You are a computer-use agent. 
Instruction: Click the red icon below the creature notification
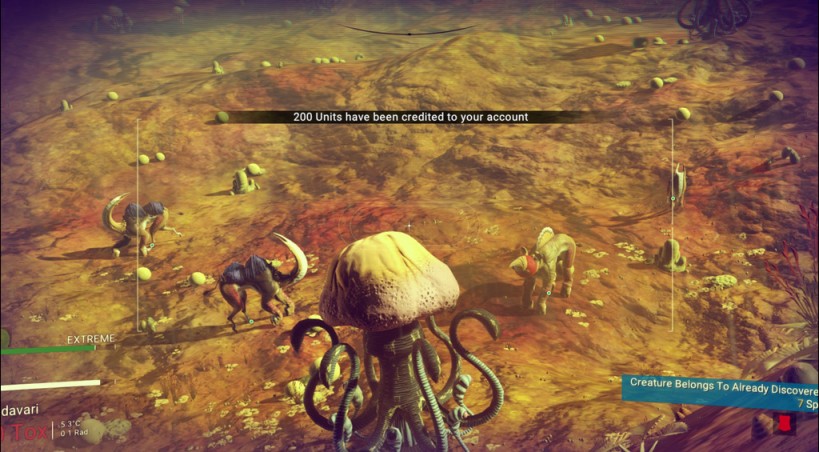pos(785,426)
